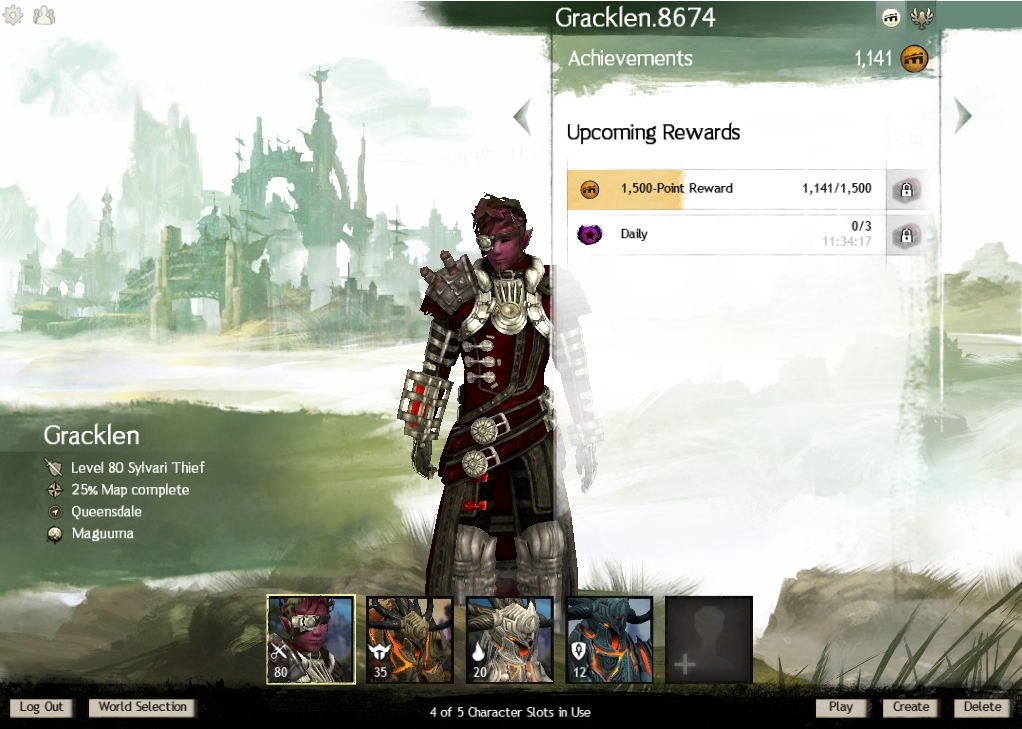Image resolution: width=1022 pixels, height=729 pixels.
Task: Choose the level 35 character portrait
Action: [x=410, y=639]
